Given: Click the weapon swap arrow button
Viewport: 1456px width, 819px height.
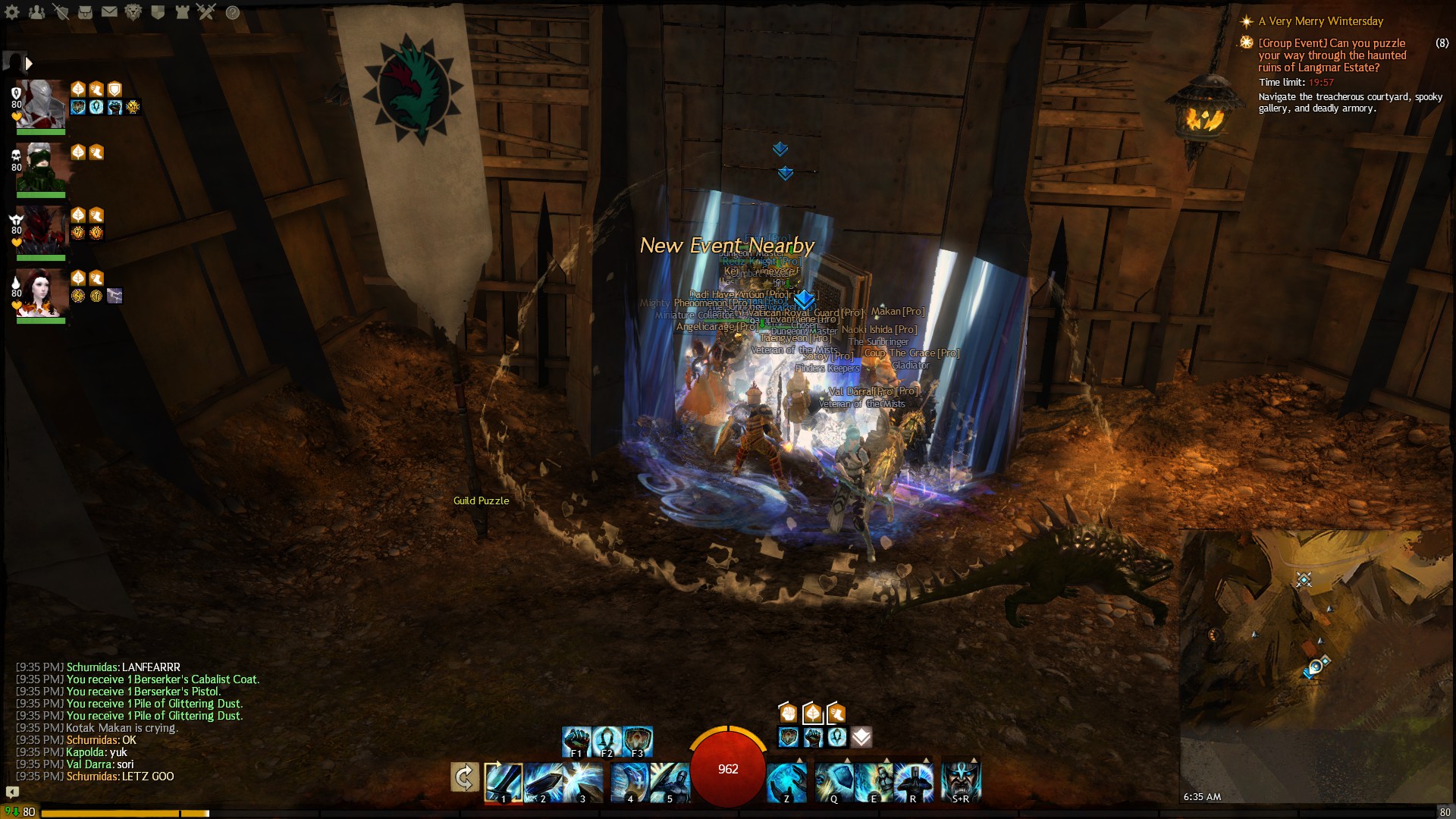Looking at the screenshot, I should click(x=464, y=777).
